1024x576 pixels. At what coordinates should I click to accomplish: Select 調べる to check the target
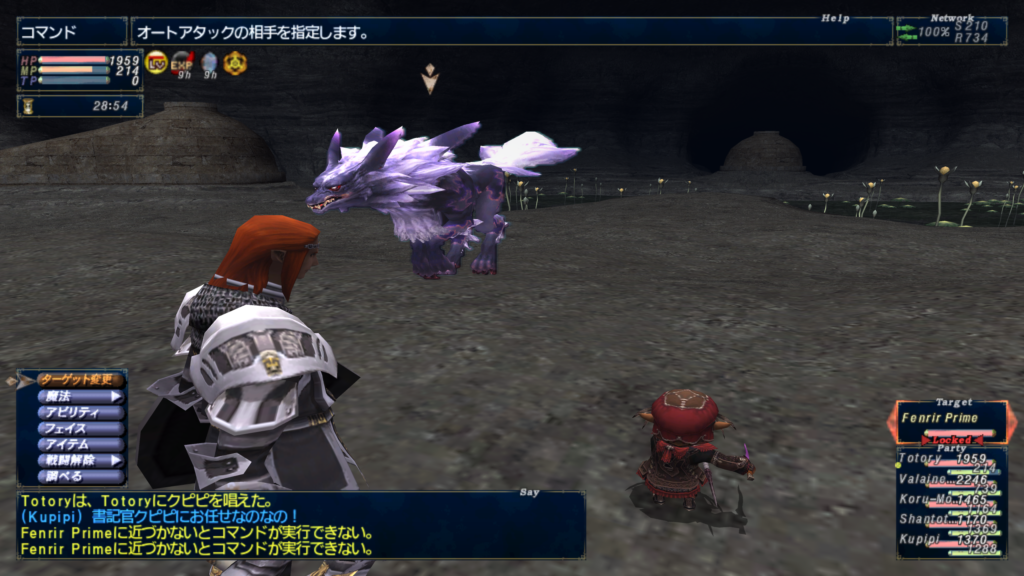79,476
